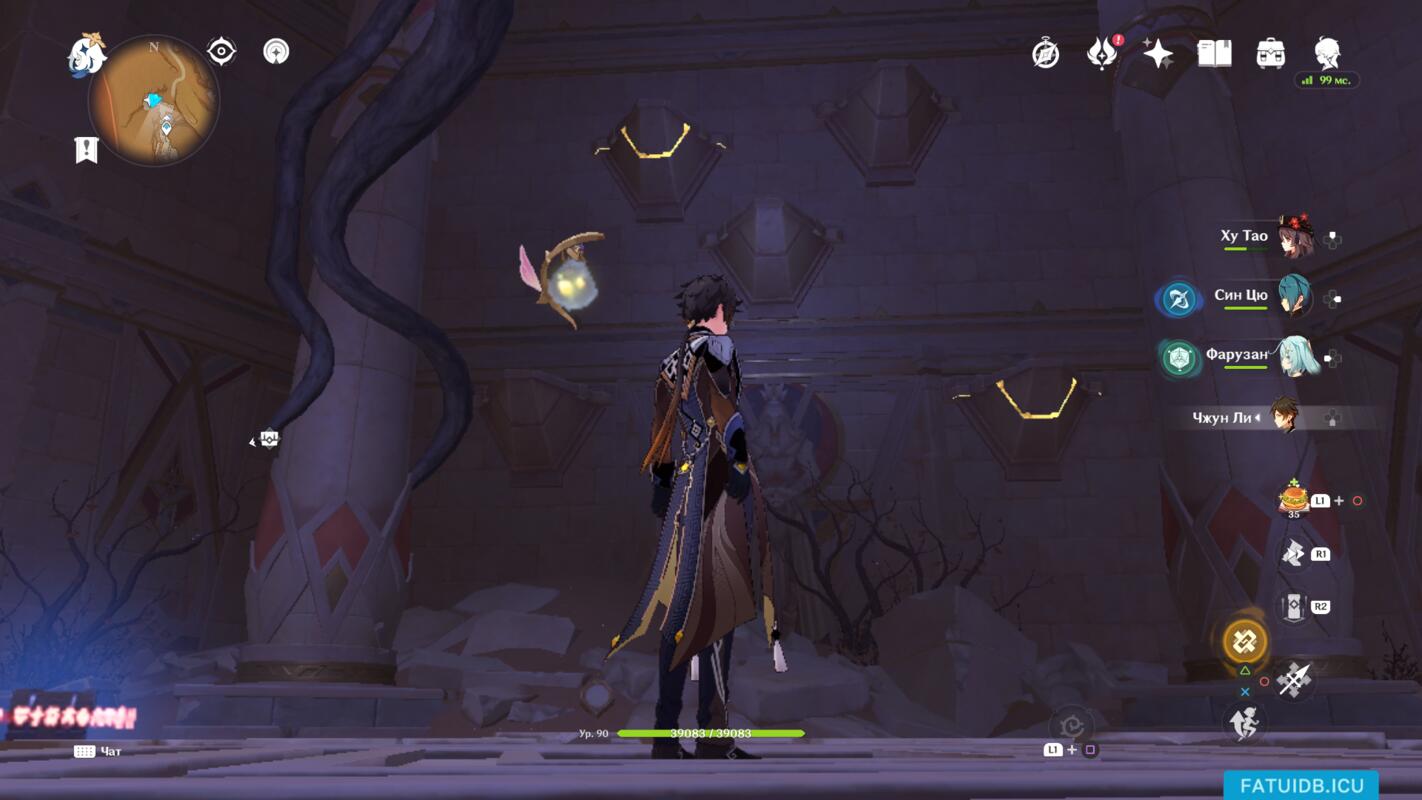The width and height of the screenshot is (1422, 800).
Task: Select active character Чжун Ли
Action: coord(1285,417)
